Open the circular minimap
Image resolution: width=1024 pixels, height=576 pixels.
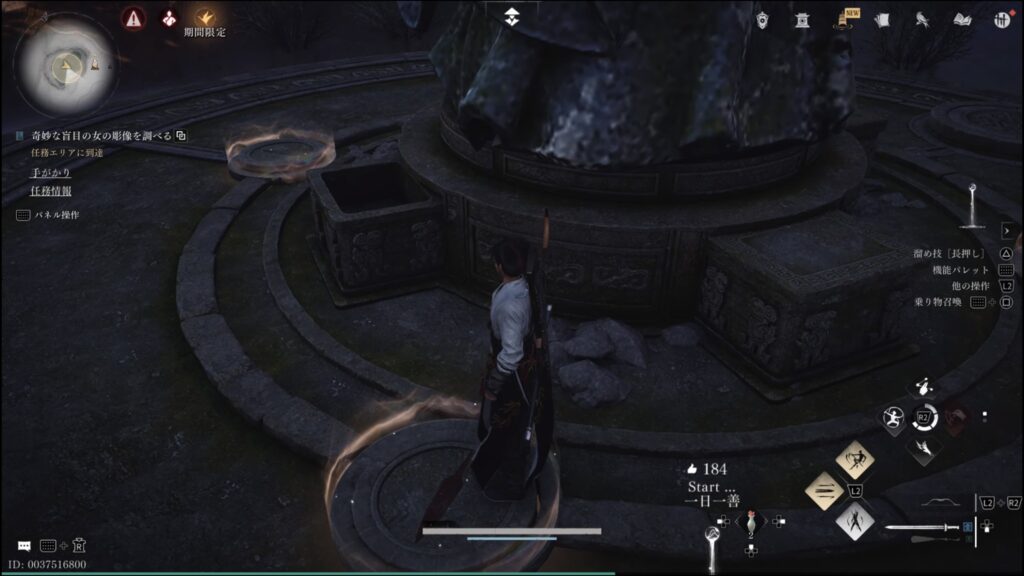pos(65,65)
